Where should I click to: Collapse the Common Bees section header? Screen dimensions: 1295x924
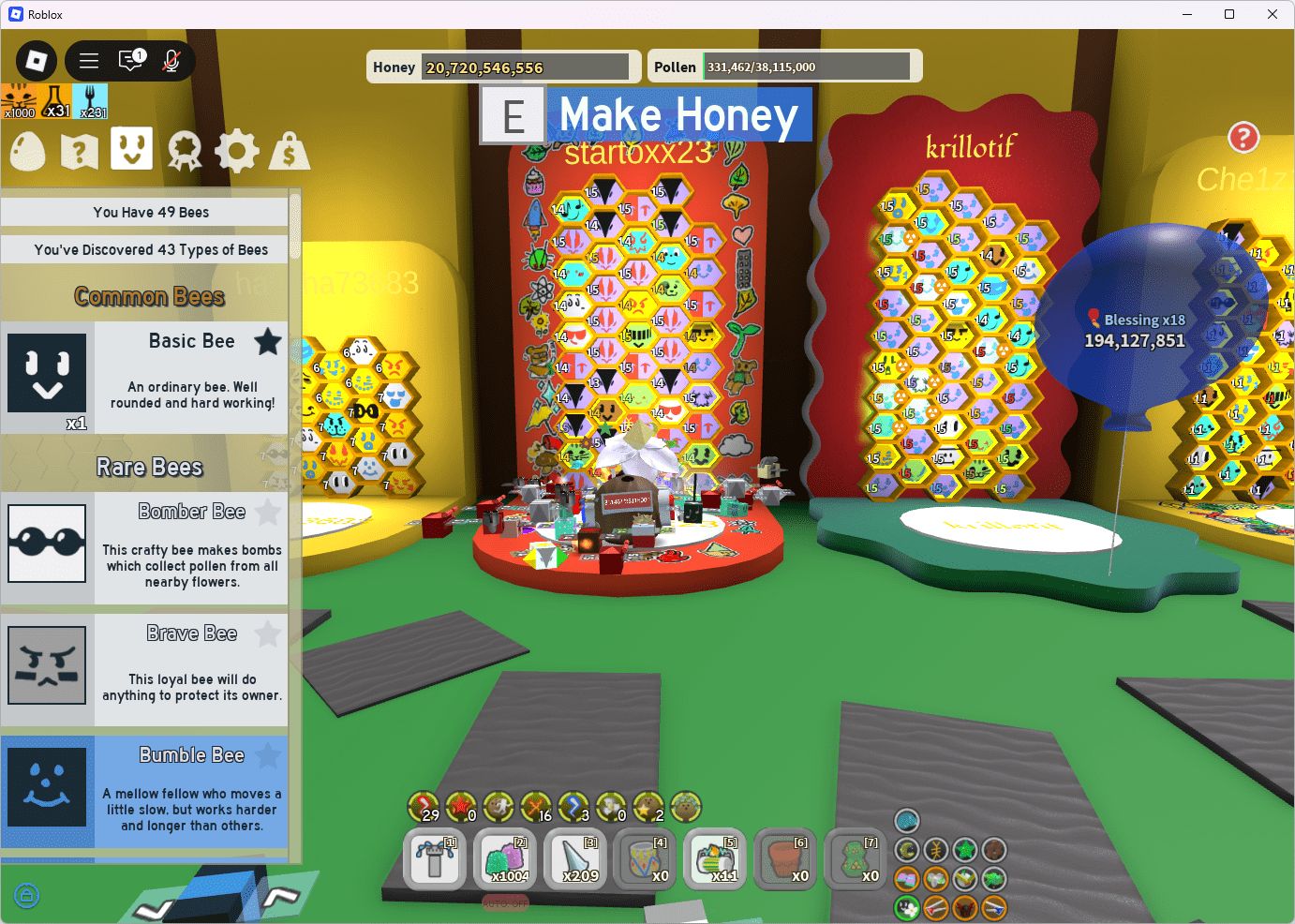click(149, 295)
